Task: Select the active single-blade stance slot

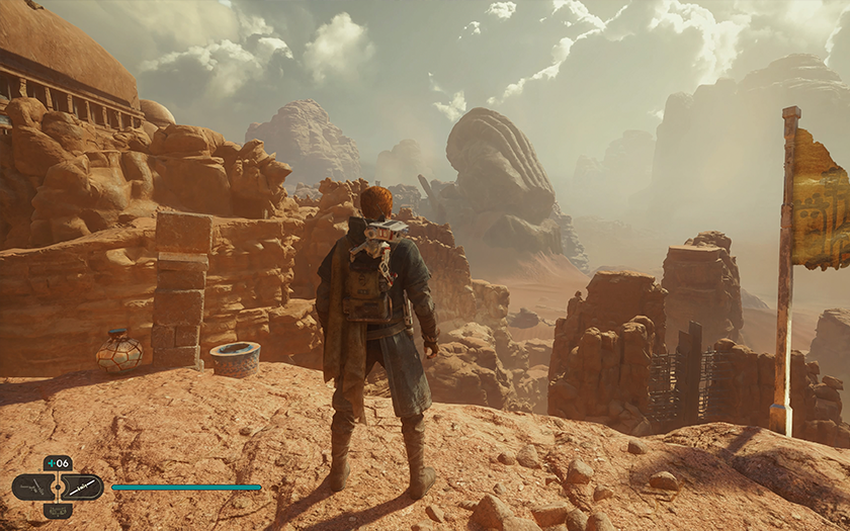Action: (x=83, y=487)
